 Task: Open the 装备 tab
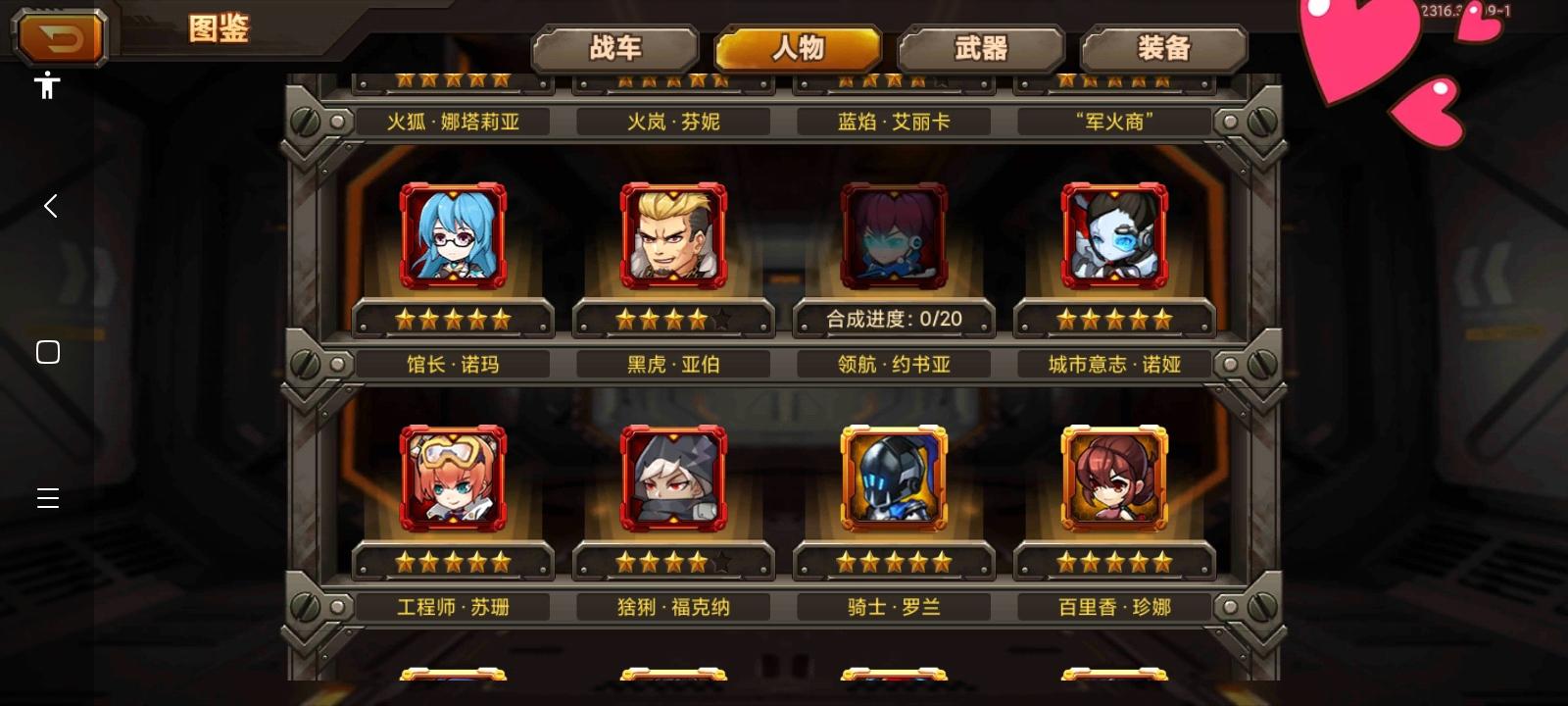[x=1163, y=46]
